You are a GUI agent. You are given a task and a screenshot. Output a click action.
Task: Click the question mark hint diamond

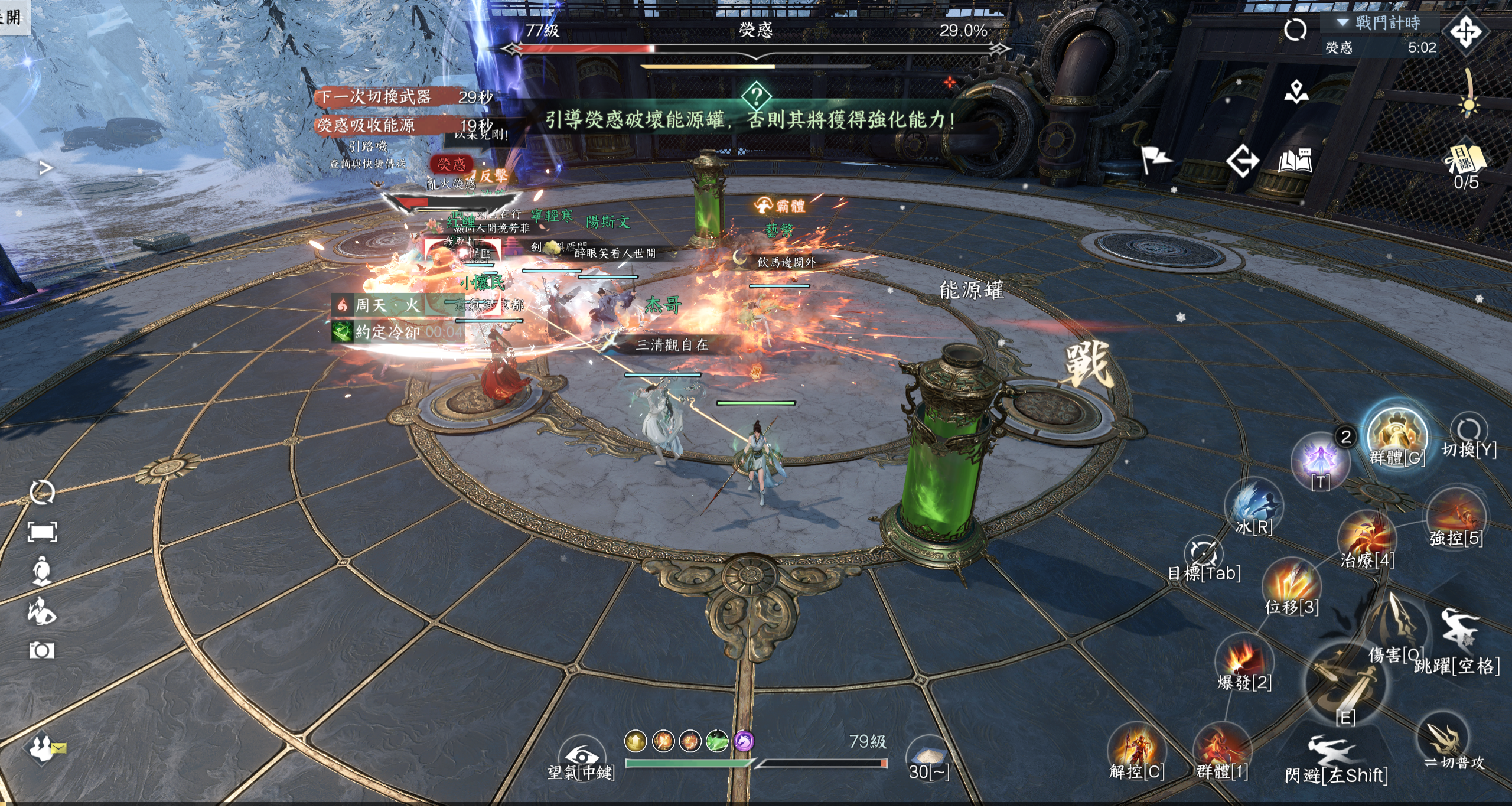(x=757, y=96)
